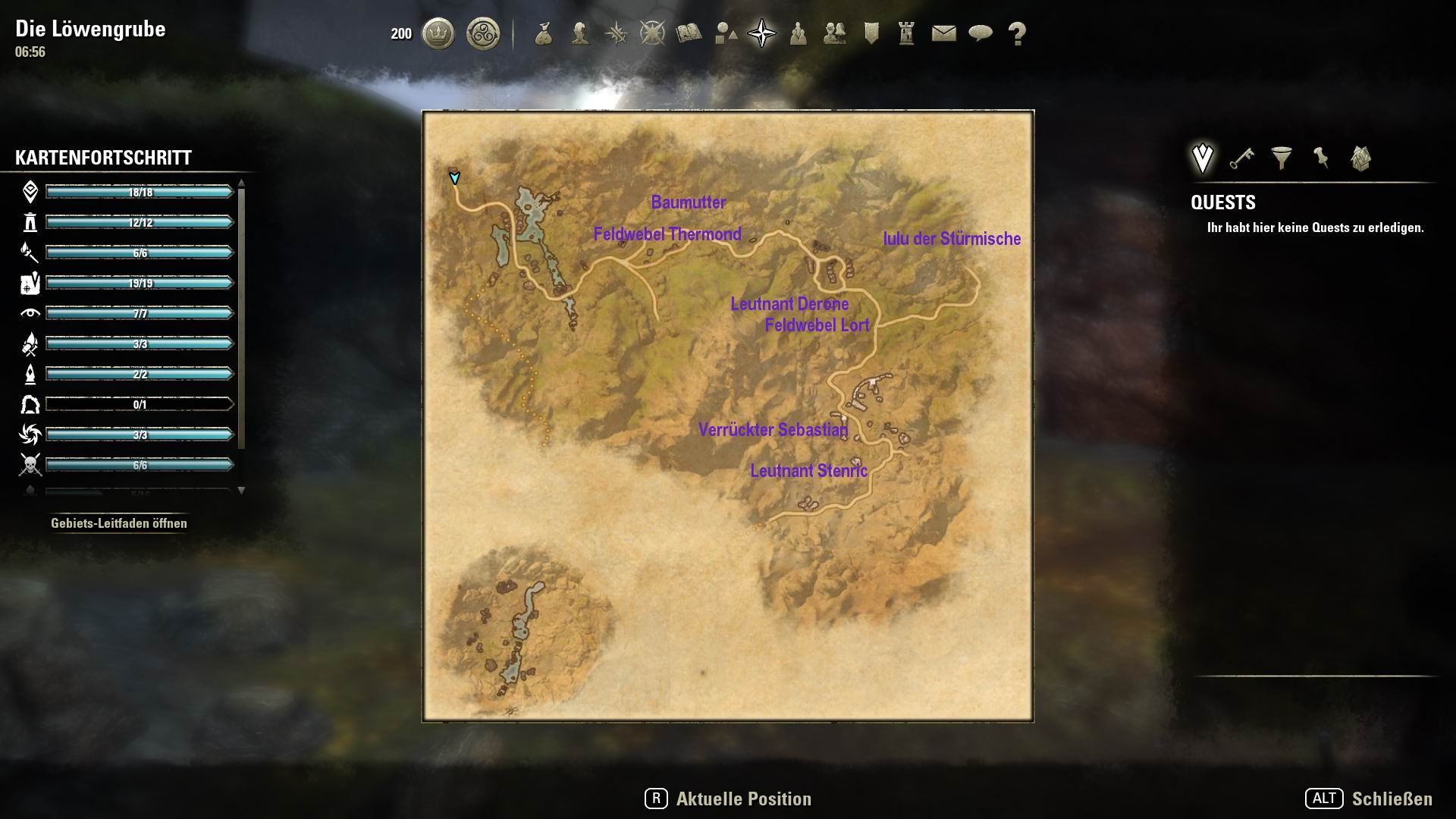The width and height of the screenshot is (1456, 819).
Task: Open the journal book icon
Action: coord(689,33)
